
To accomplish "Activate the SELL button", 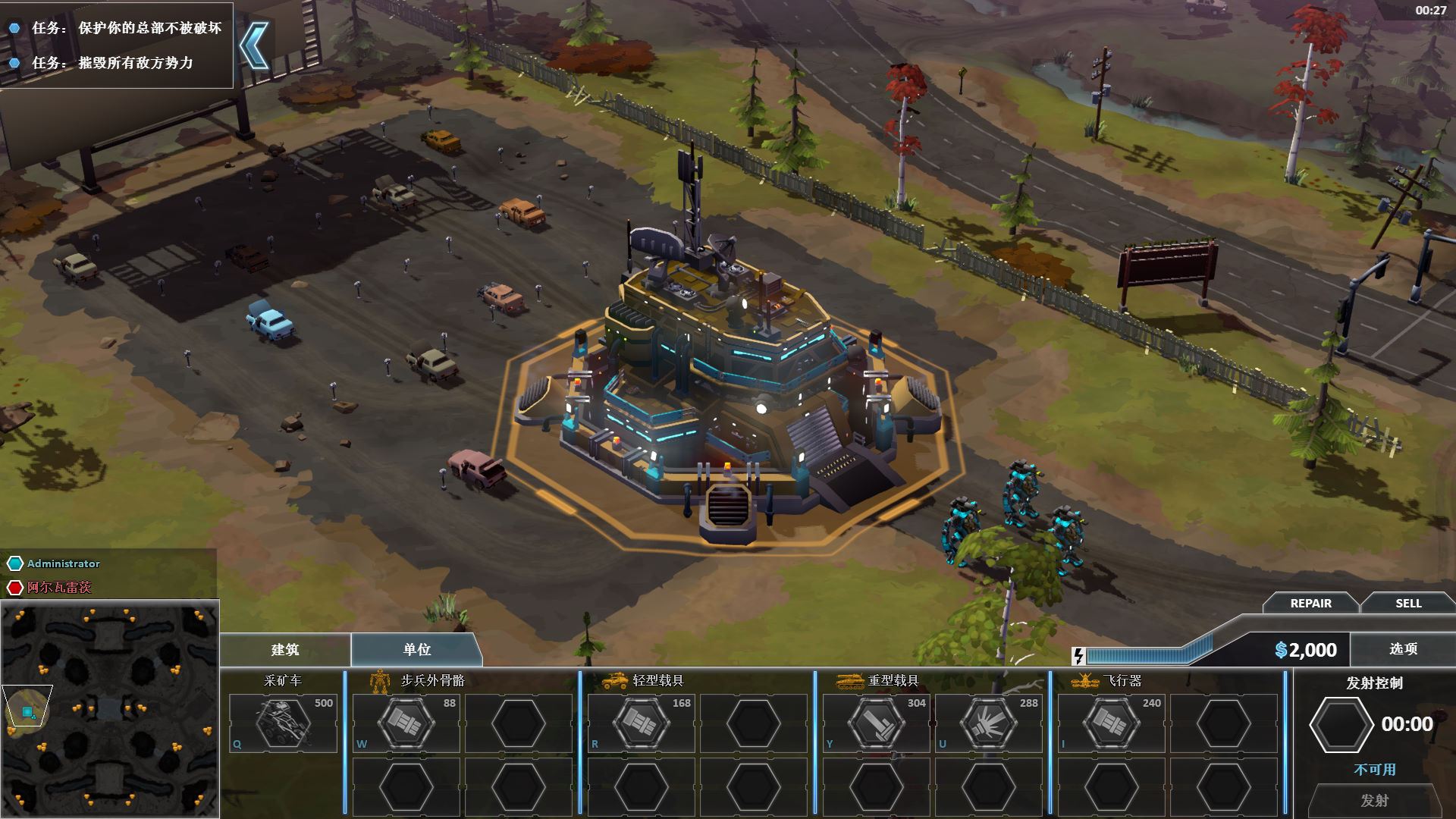I will [x=1408, y=604].
